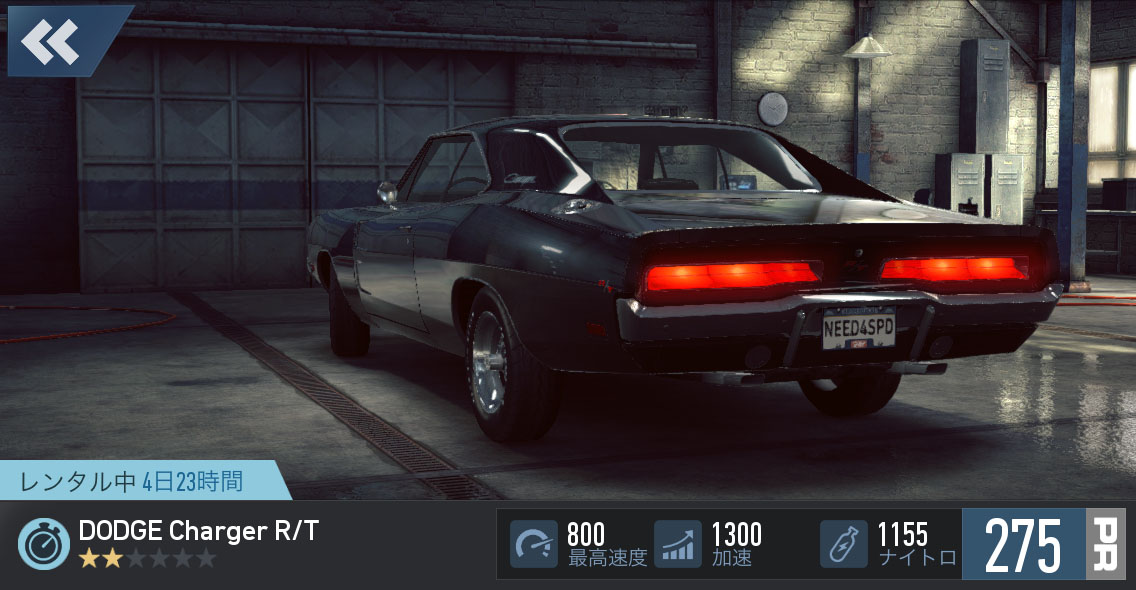This screenshot has height=590, width=1136.
Task: Open the top speed stat panel
Action: (x=578, y=544)
